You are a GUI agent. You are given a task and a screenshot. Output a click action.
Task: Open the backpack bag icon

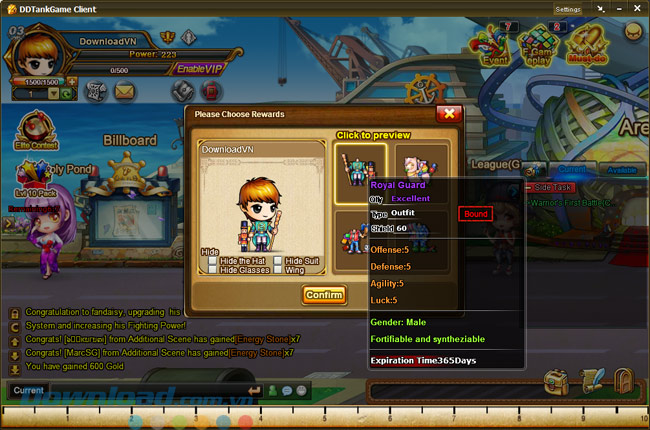pyautogui.click(x=556, y=383)
